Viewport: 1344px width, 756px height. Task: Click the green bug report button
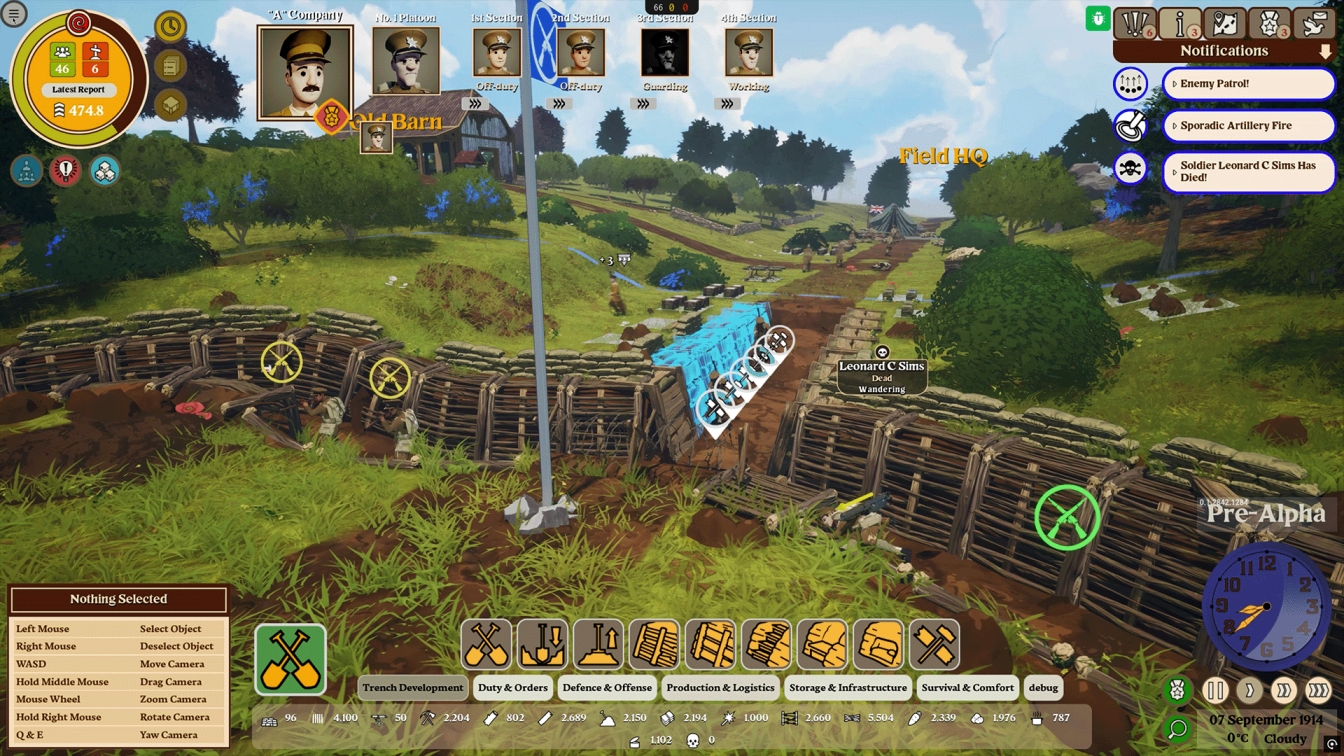(1098, 18)
